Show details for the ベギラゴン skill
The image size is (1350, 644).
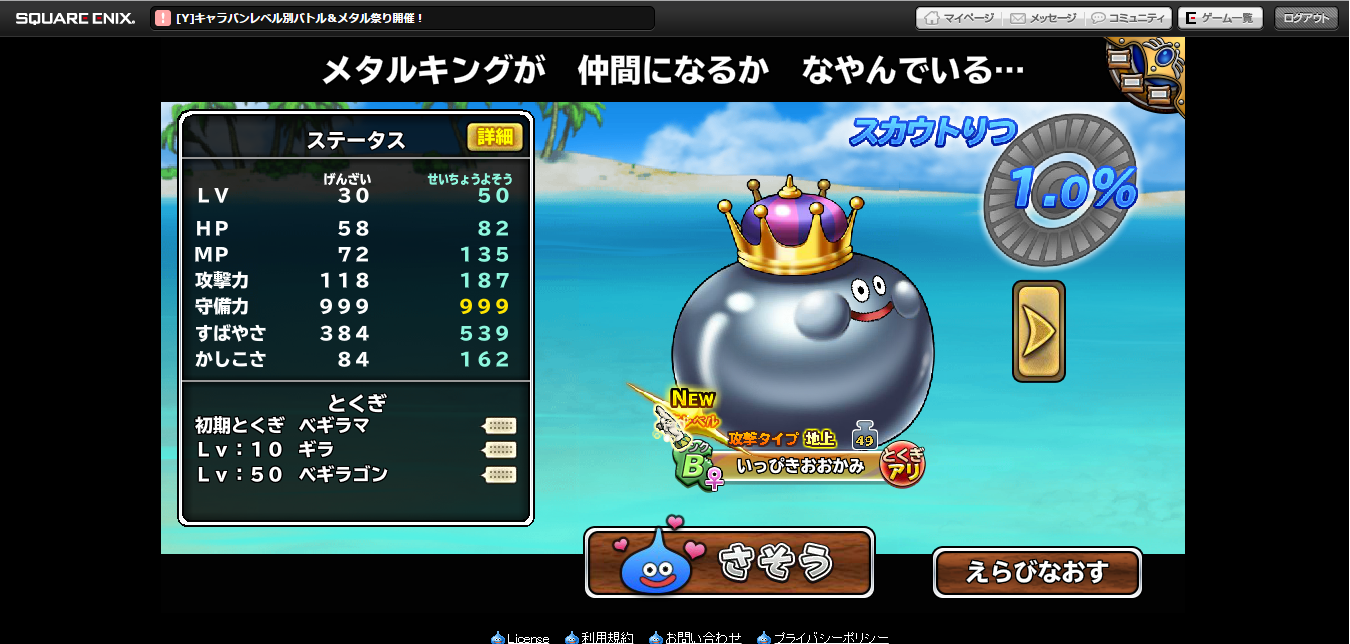[x=500, y=475]
